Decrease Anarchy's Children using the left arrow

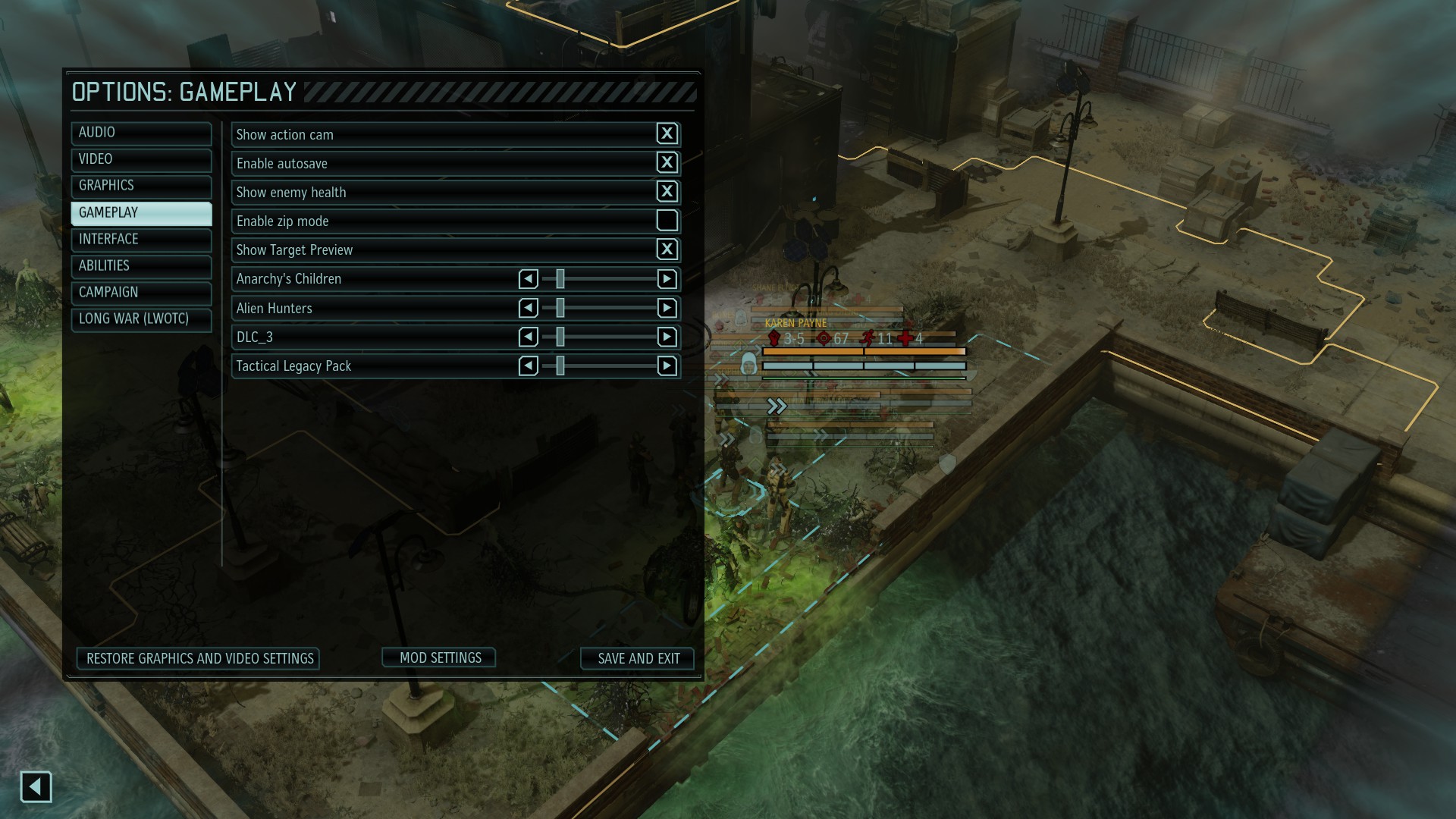(x=528, y=279)
